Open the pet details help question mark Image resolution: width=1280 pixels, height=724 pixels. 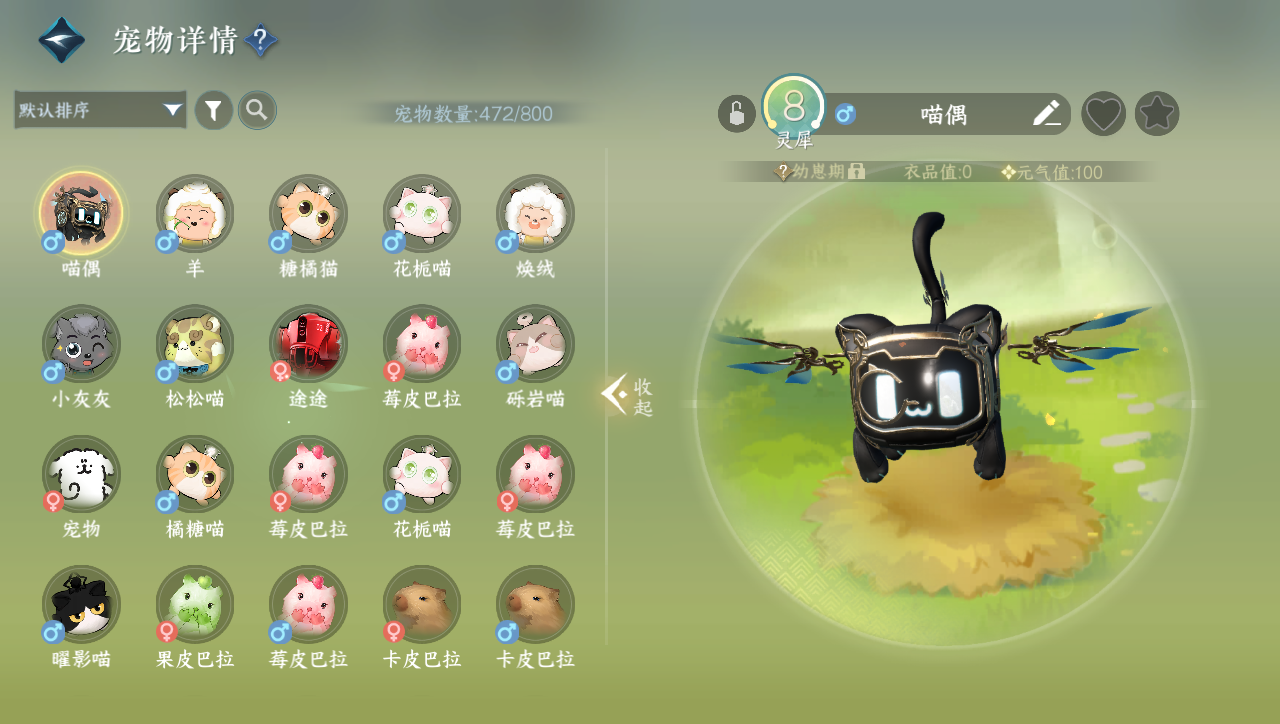click(x=261, y=41)
